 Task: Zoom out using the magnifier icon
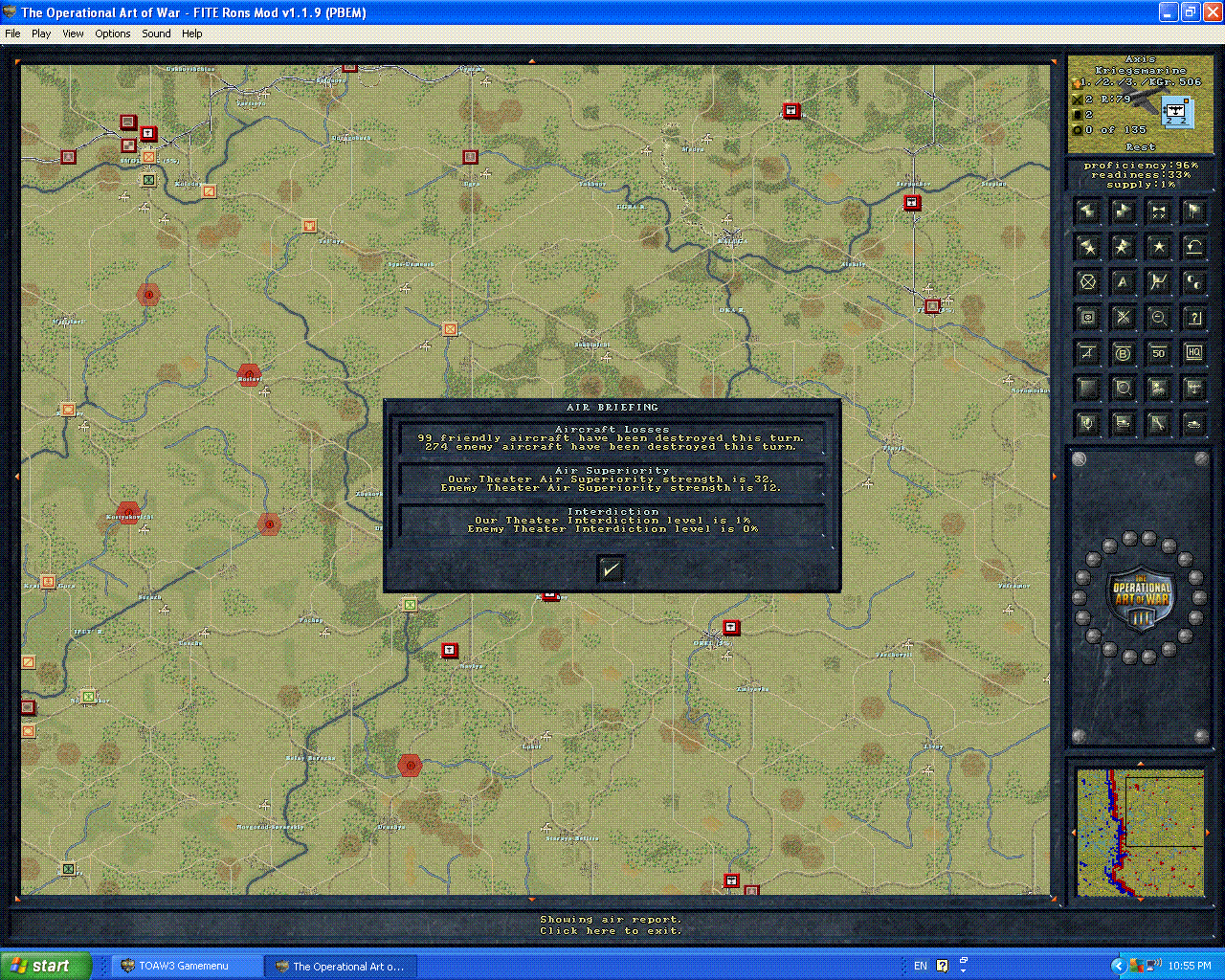click(1159, 317)
